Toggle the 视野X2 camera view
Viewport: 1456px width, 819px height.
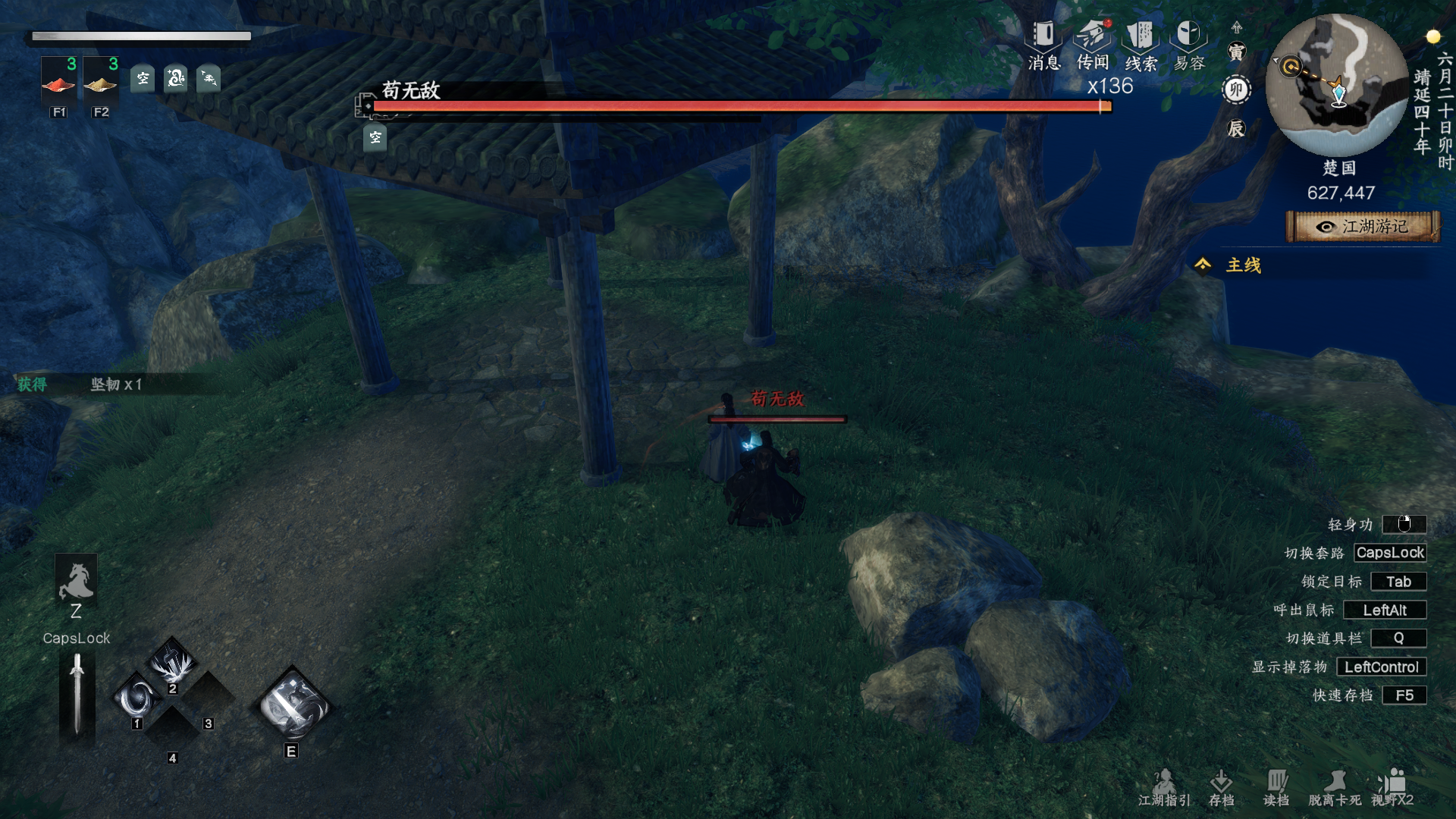pyautogui.click(x=1392, y=787)
